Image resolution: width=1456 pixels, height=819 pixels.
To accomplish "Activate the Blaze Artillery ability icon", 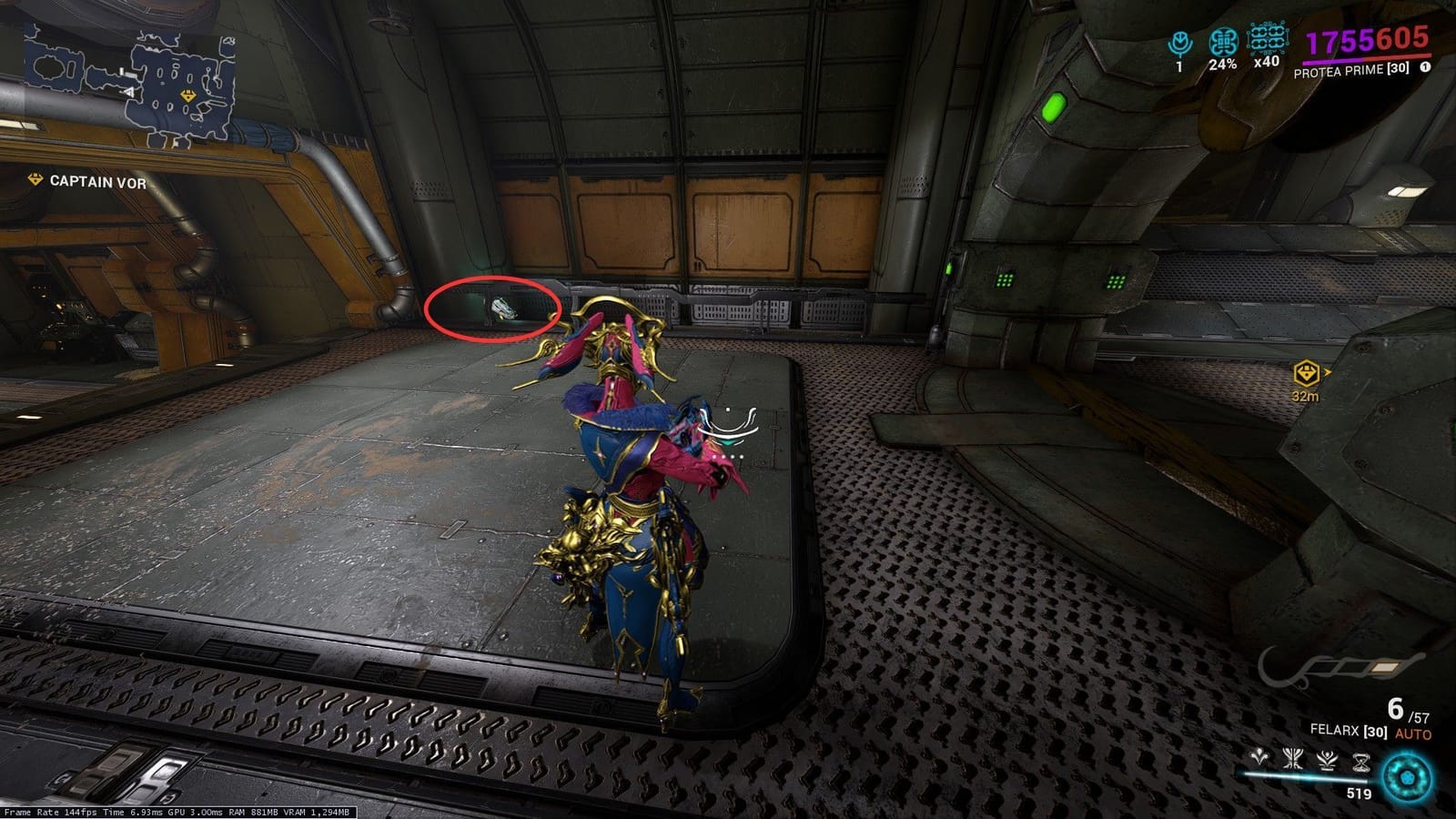I will point(1293,759).
